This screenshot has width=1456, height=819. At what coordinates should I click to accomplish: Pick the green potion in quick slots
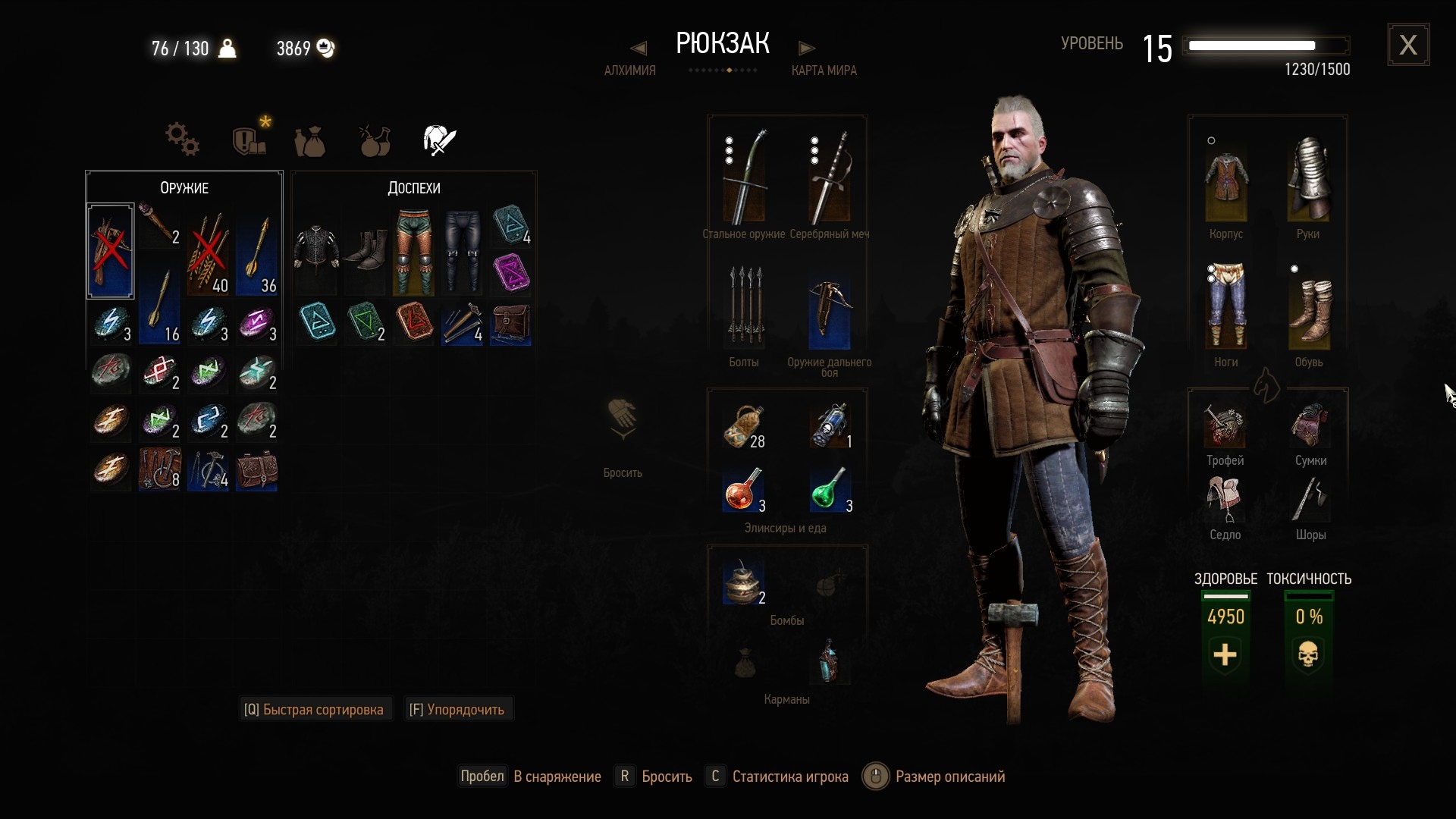829,490
